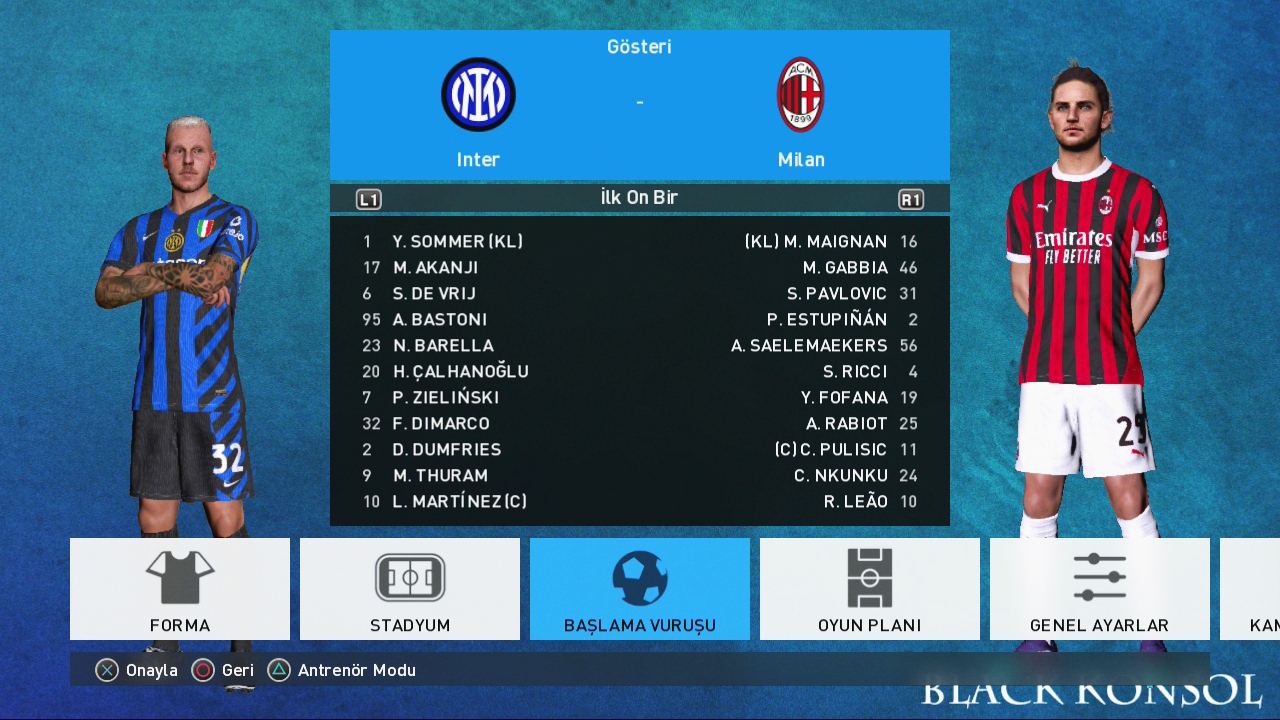Click the Milan club crest
The width and height of the screenshot is (1280, 720).
pos(801,95)
